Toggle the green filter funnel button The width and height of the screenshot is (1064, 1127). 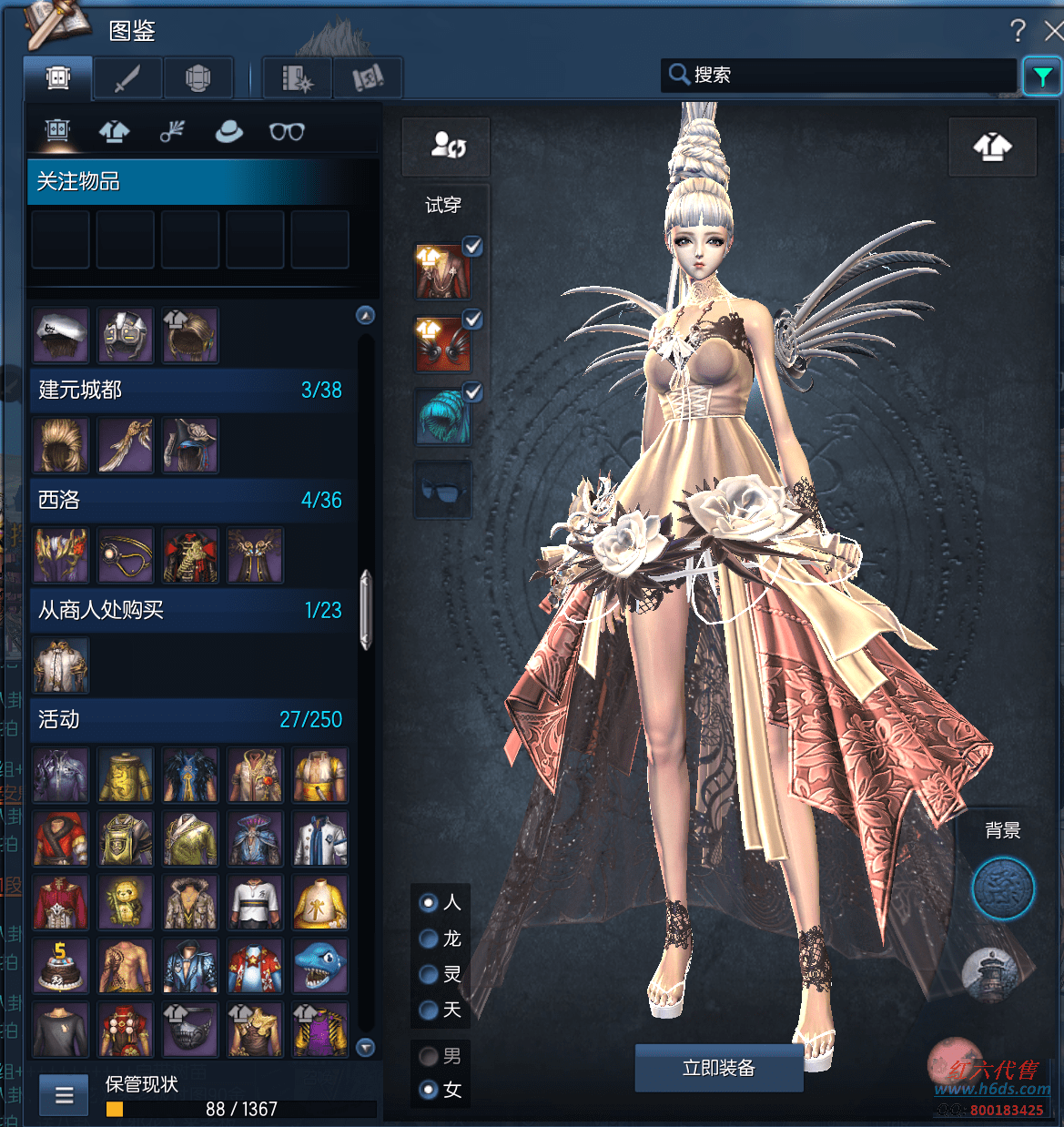pos(1041,76)
